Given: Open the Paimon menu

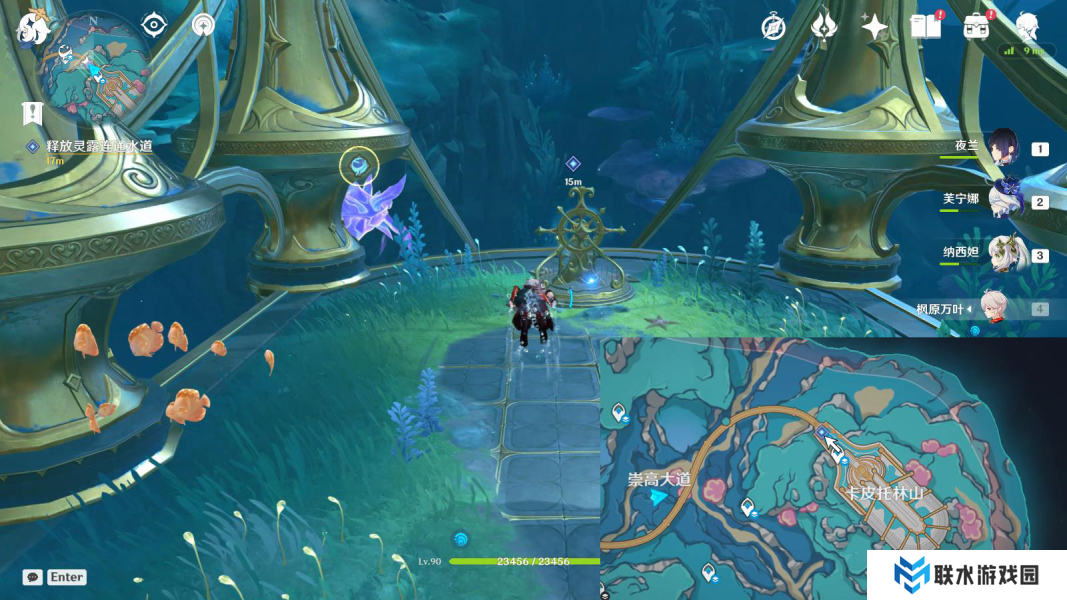Looking at the screenshot, I should (32, 29).
